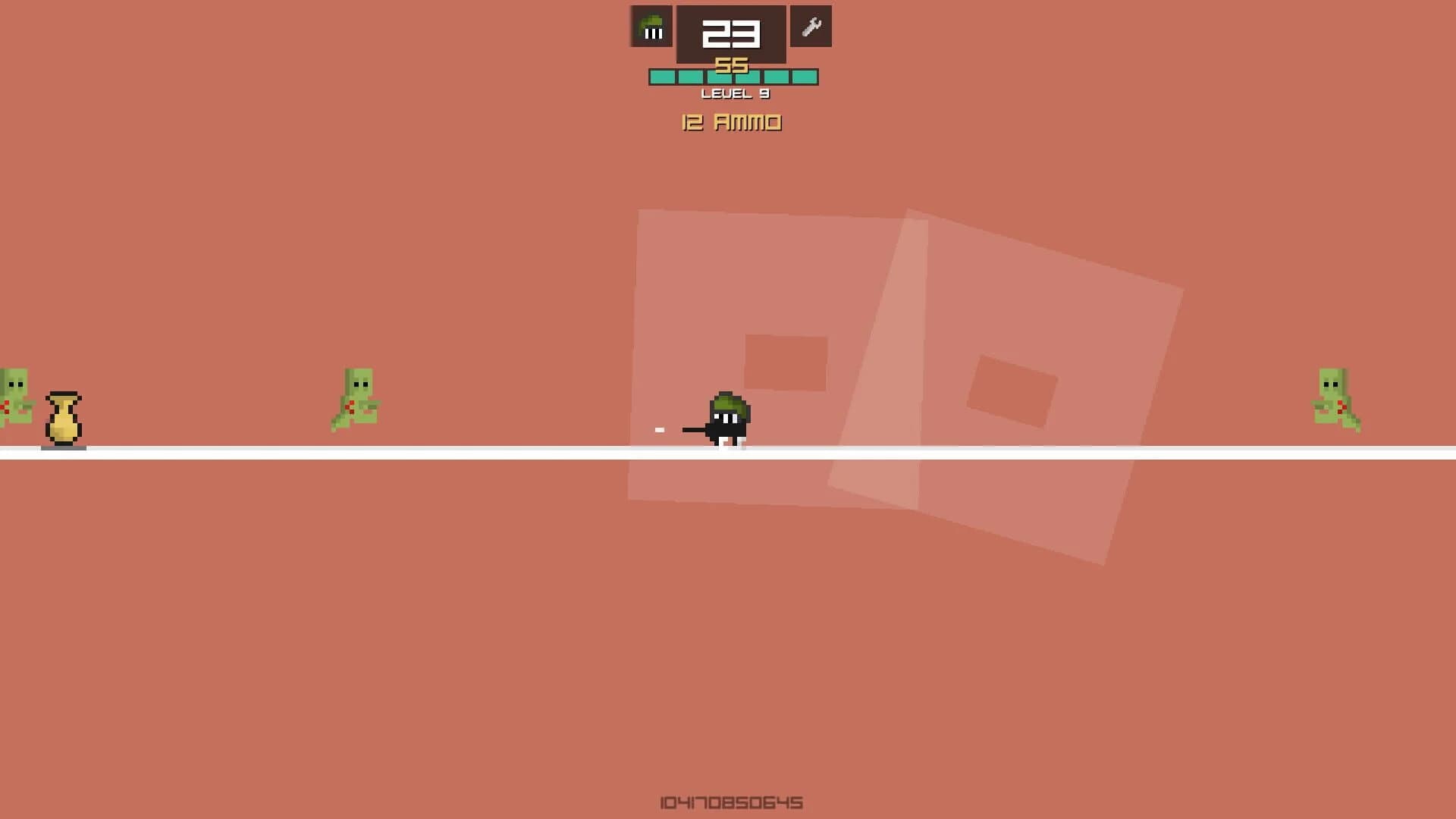
Task: Select the coin total reading 55
Action: (x=730, y=67)
